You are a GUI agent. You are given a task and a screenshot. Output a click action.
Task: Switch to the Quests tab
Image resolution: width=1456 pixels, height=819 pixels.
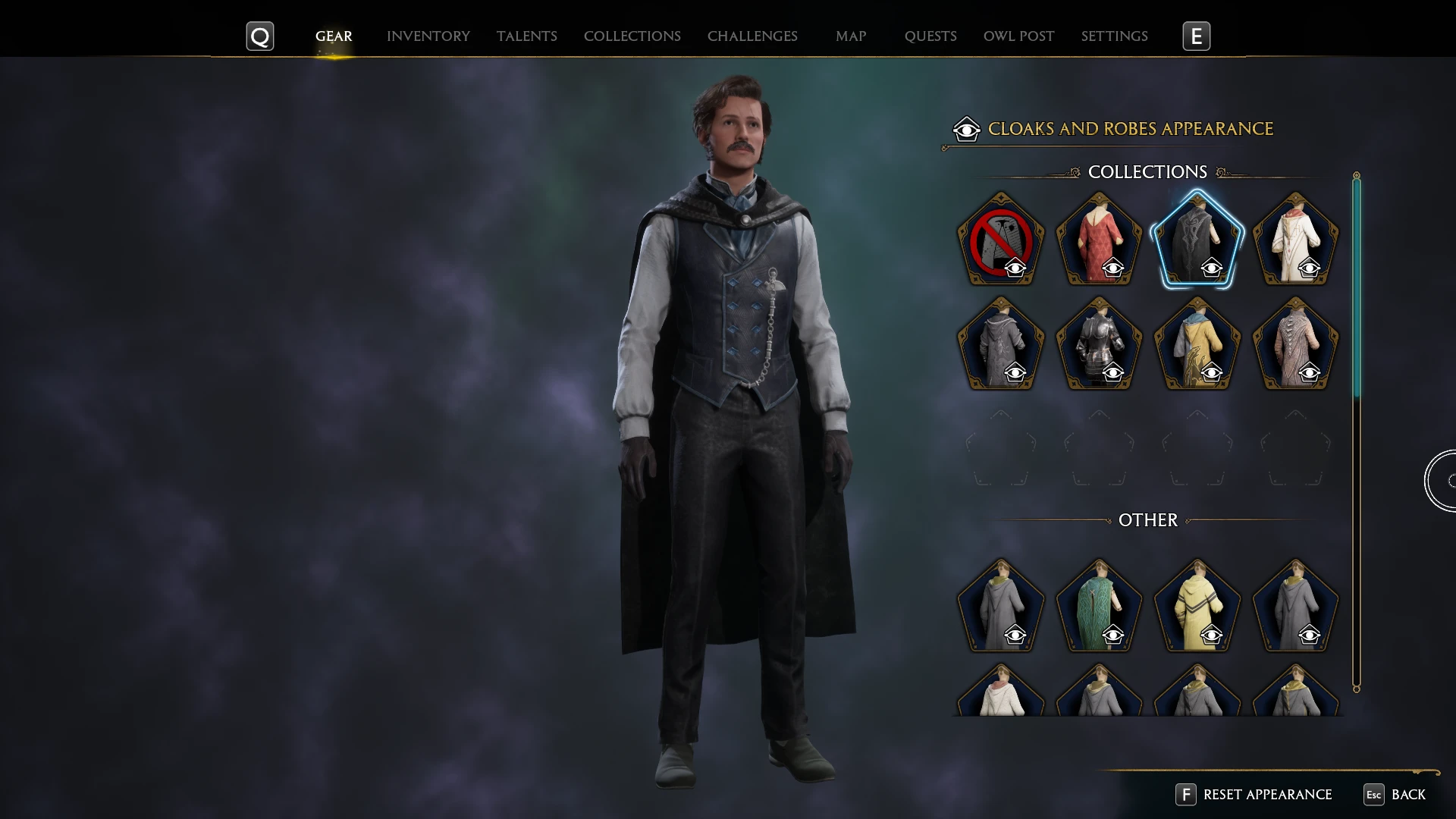[x=930, y=36]
